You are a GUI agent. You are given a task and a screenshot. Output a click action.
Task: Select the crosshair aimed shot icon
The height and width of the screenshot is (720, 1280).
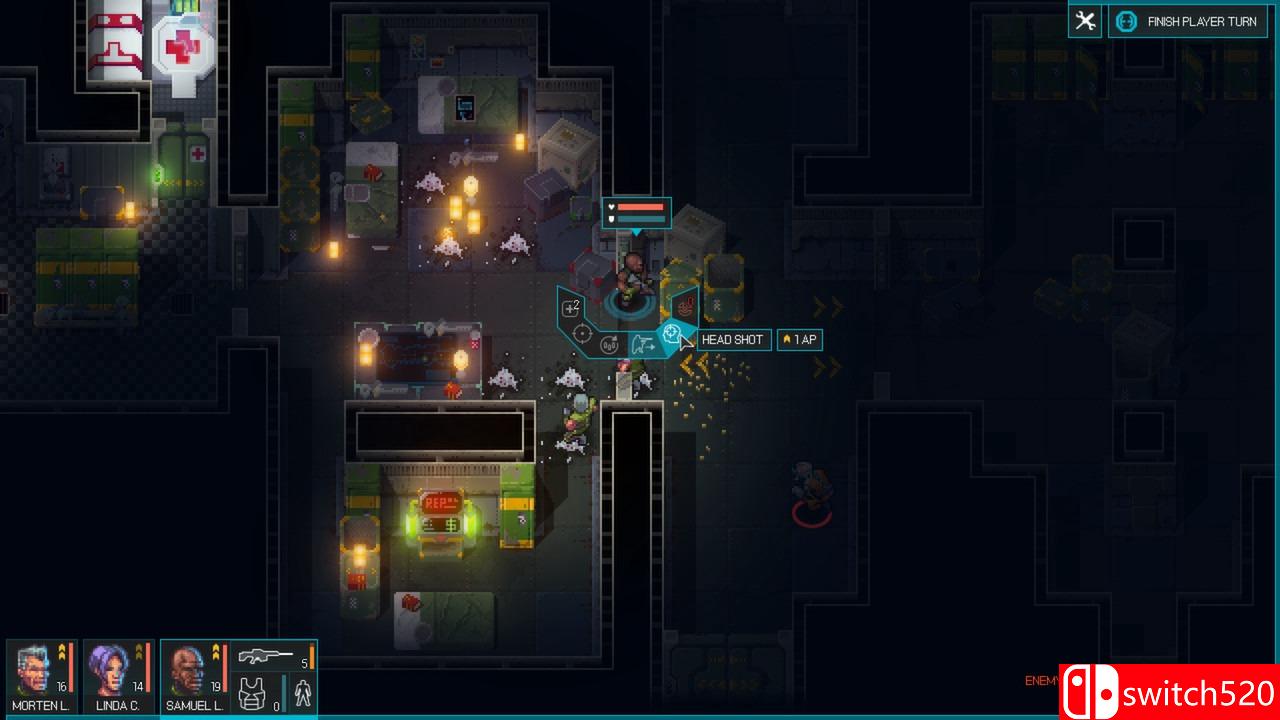582,333
